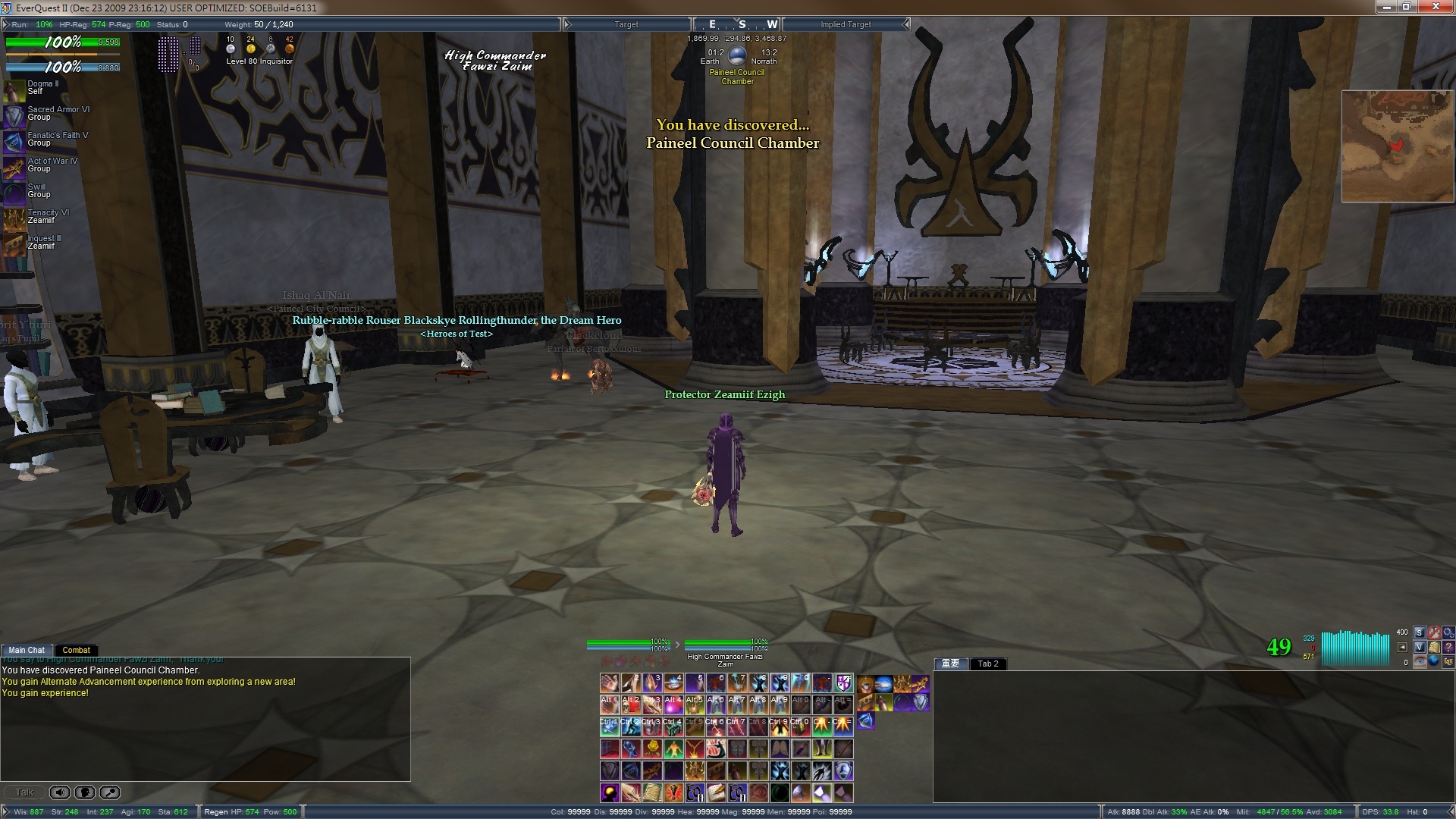Click the microphone button under the chat

coord(85,792)
